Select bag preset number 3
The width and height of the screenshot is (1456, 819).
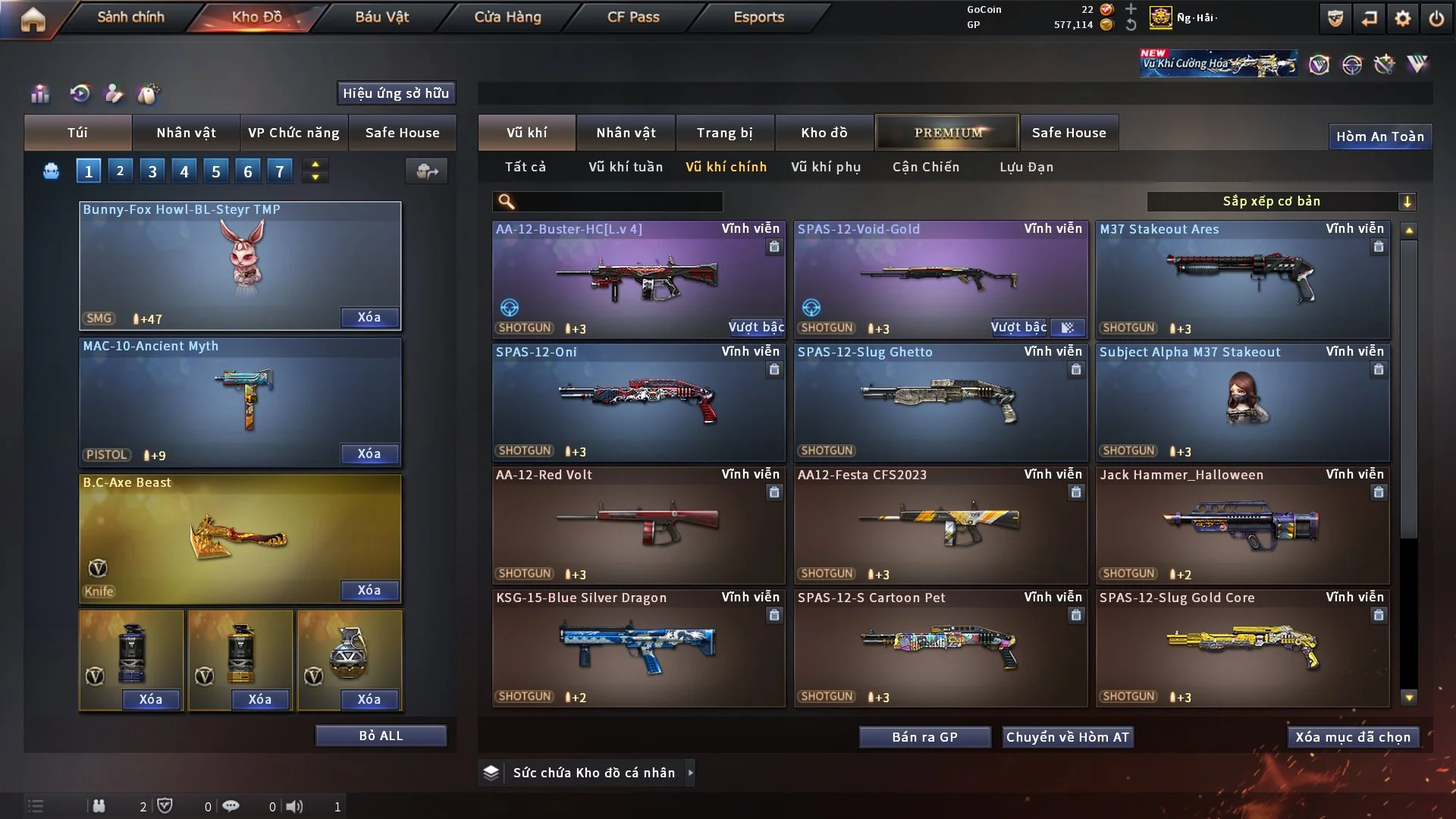[x=152, y=171]
